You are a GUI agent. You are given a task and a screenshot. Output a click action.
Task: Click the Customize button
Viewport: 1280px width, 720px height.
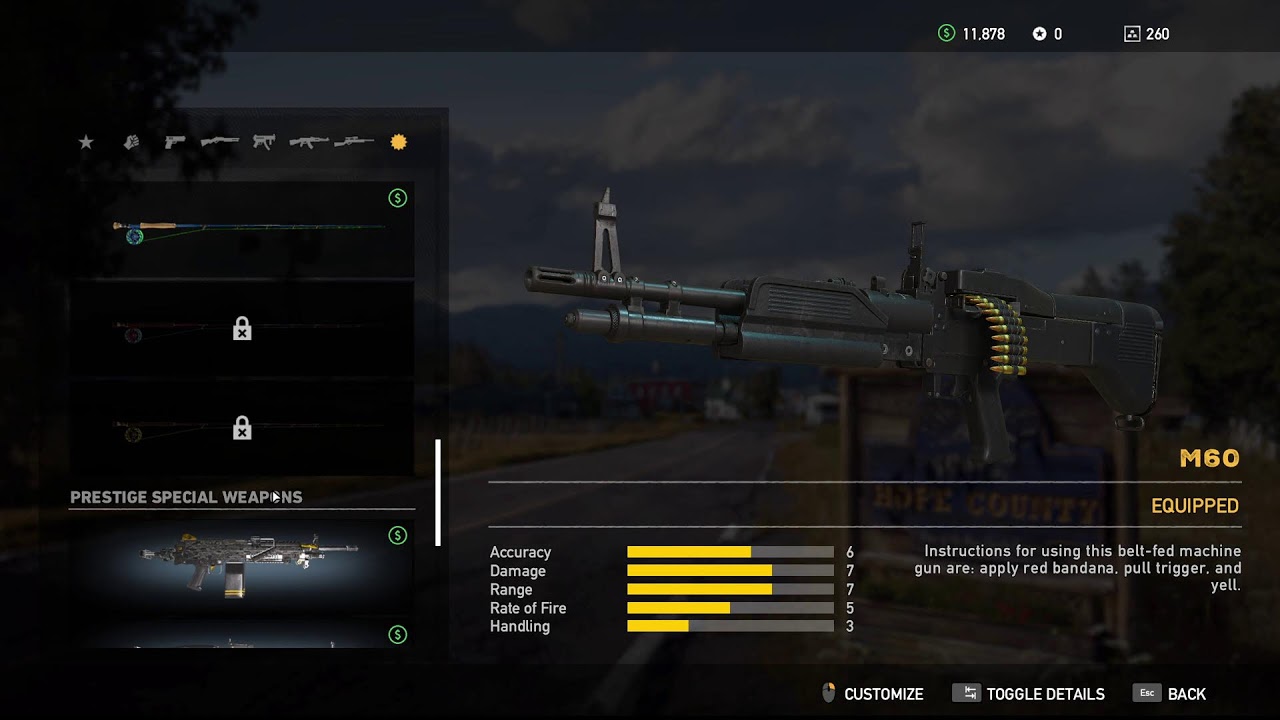click(x=872, y=694)
